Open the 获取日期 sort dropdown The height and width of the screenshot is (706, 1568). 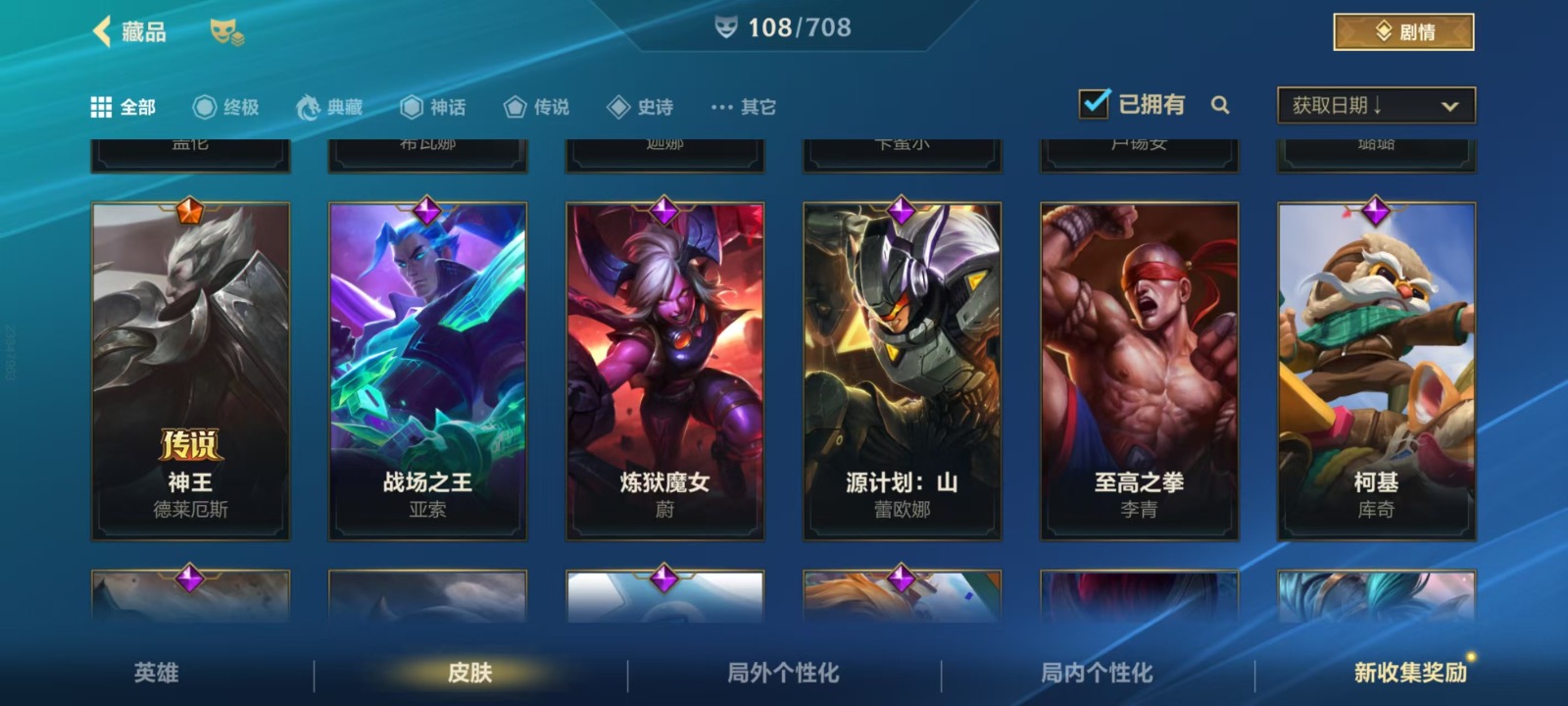(x=1376, y=106)
